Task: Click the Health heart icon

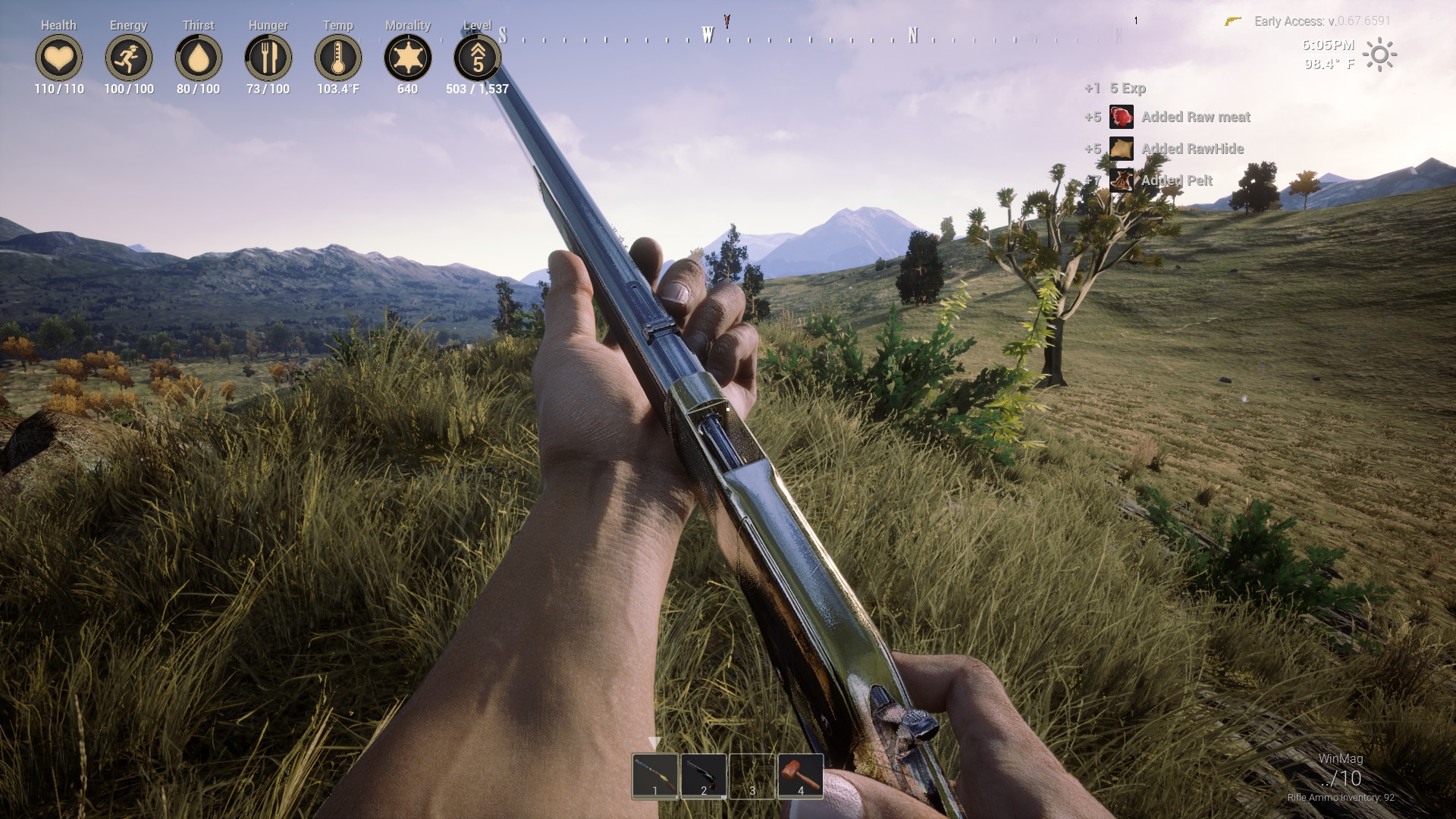Action: (59, 58)
